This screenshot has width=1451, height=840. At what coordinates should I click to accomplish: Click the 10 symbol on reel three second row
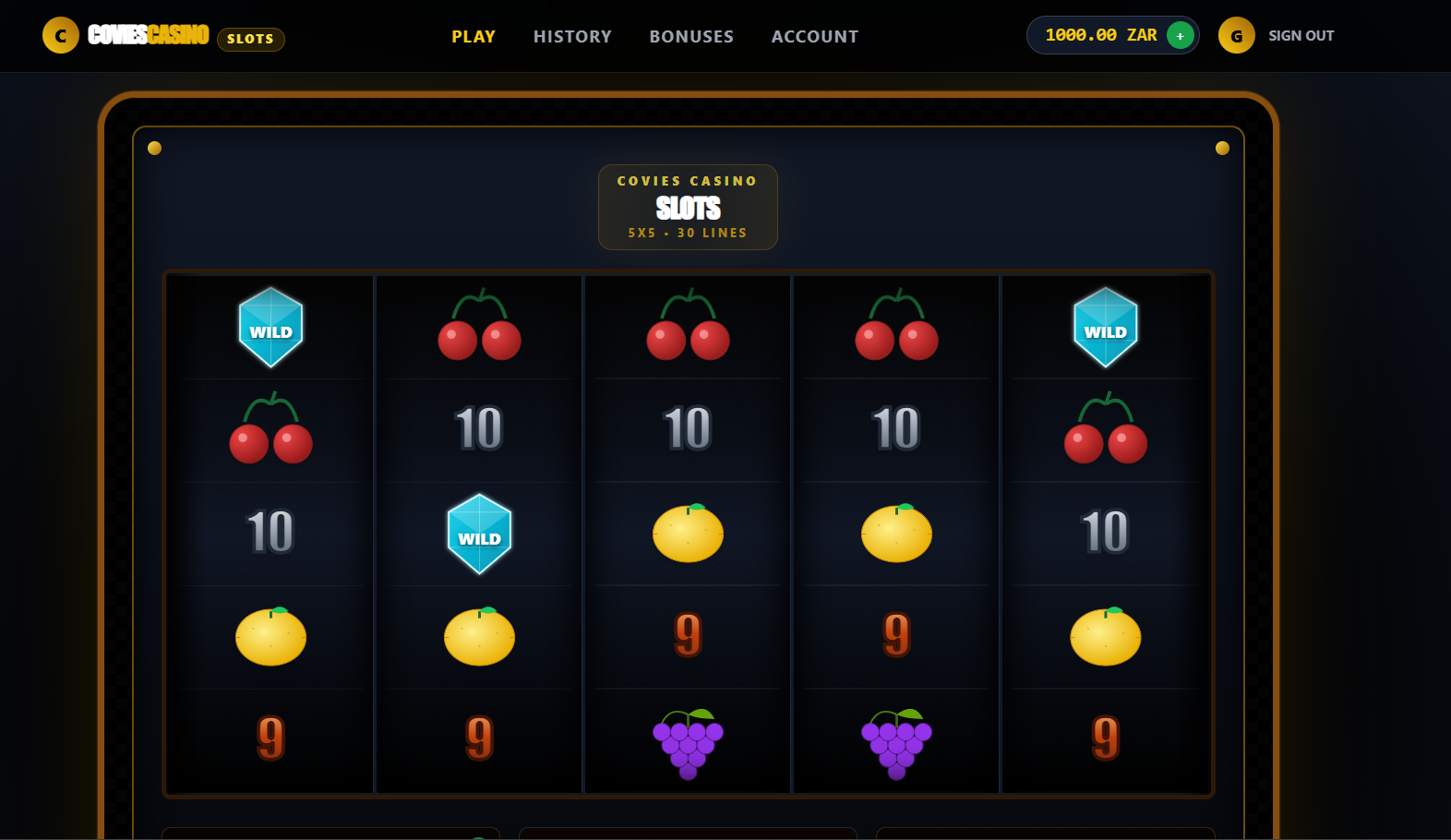[688, 429]
